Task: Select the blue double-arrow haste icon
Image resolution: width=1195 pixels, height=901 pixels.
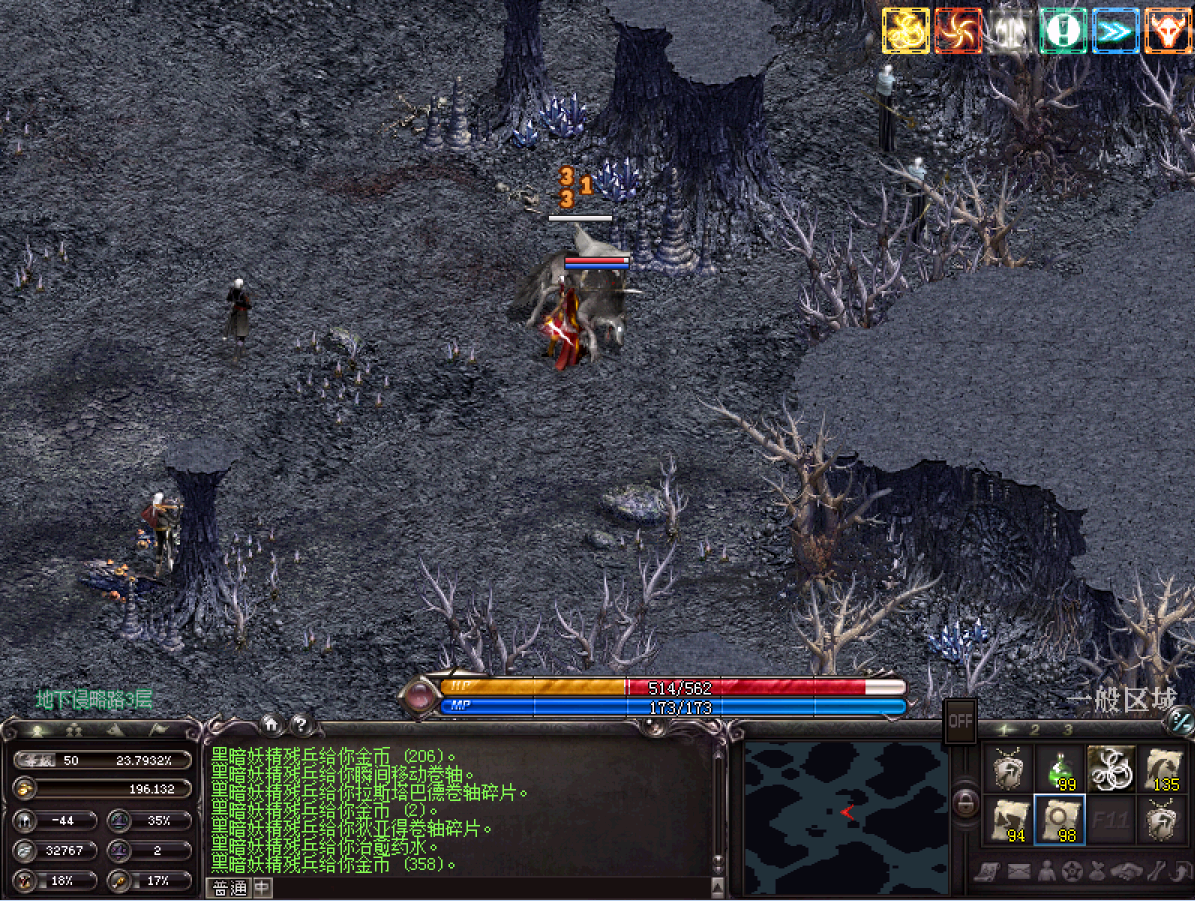Action: [x=1114, y=31]
